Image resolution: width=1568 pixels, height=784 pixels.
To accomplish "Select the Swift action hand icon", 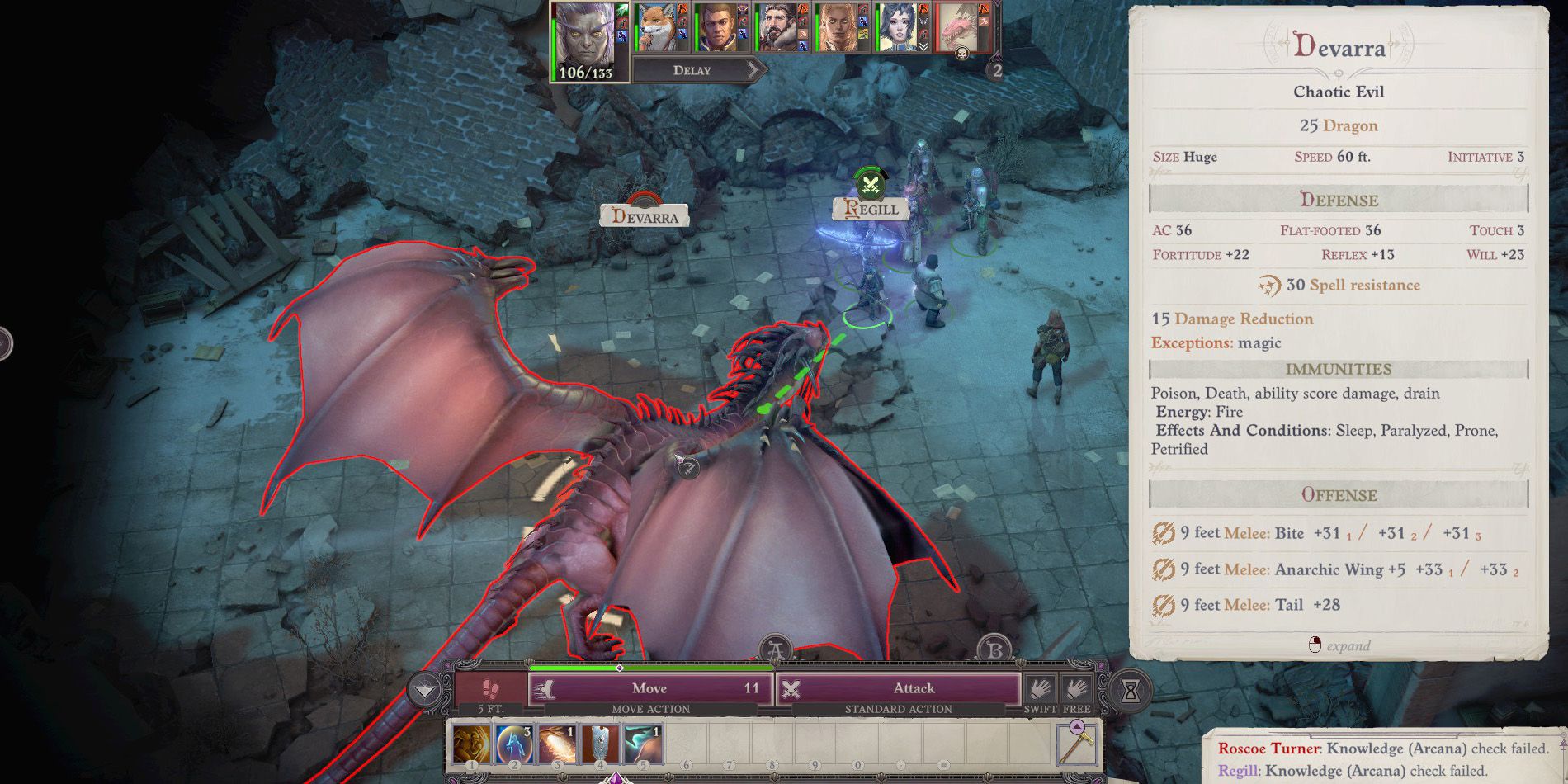I will [x=1040, y=688].
